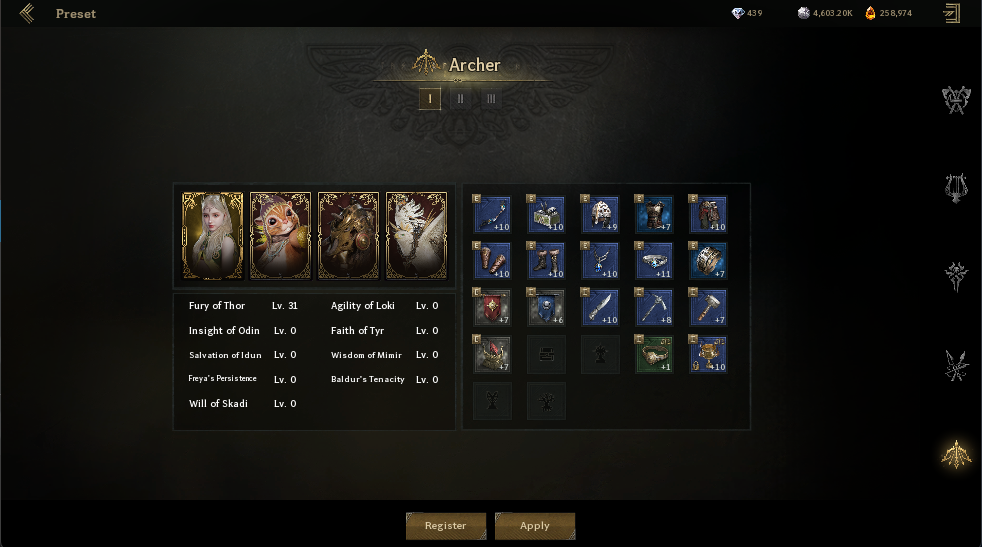The width and height of the screenshot is (982, 547).
Task: Choose the hammer tool slot
Action: [x=708, y=308]
